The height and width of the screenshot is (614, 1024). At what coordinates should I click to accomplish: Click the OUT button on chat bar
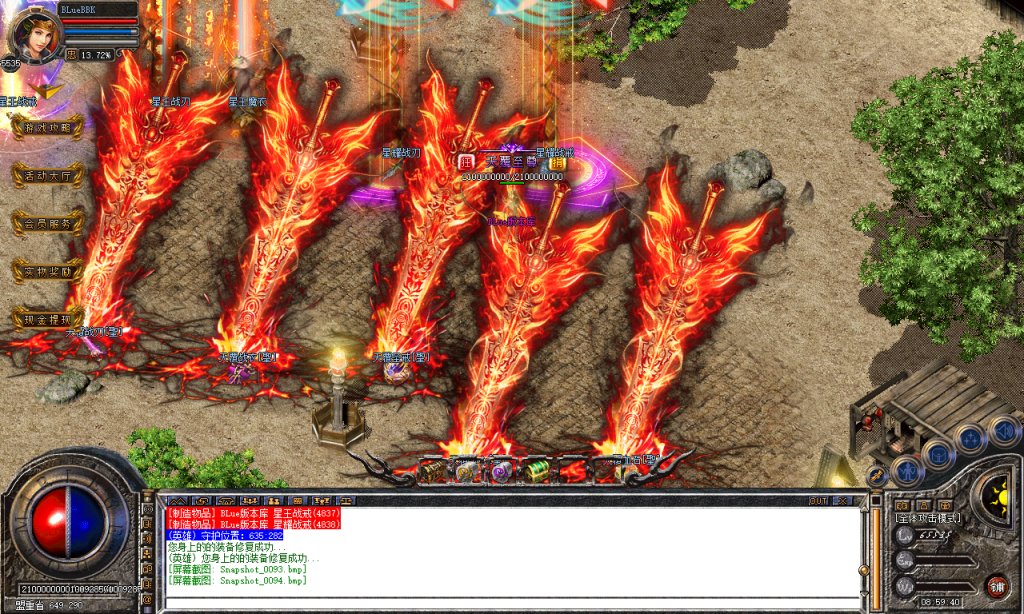click(x=818, y=500)
